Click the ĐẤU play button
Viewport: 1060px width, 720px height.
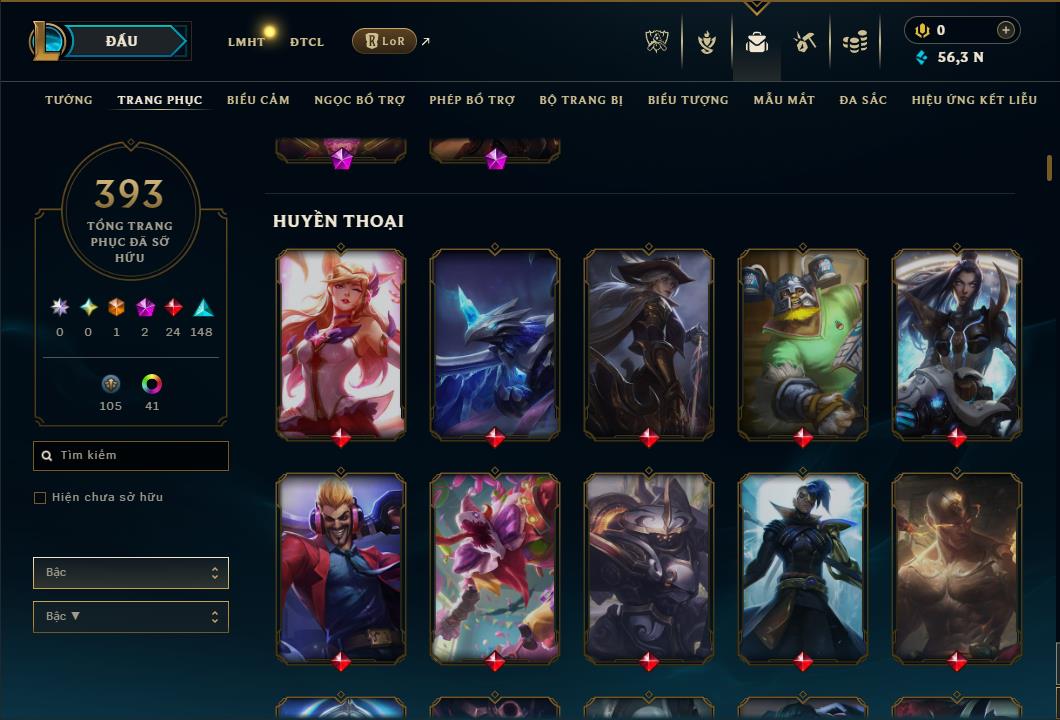pyautogui.click(x=121, y=41)
